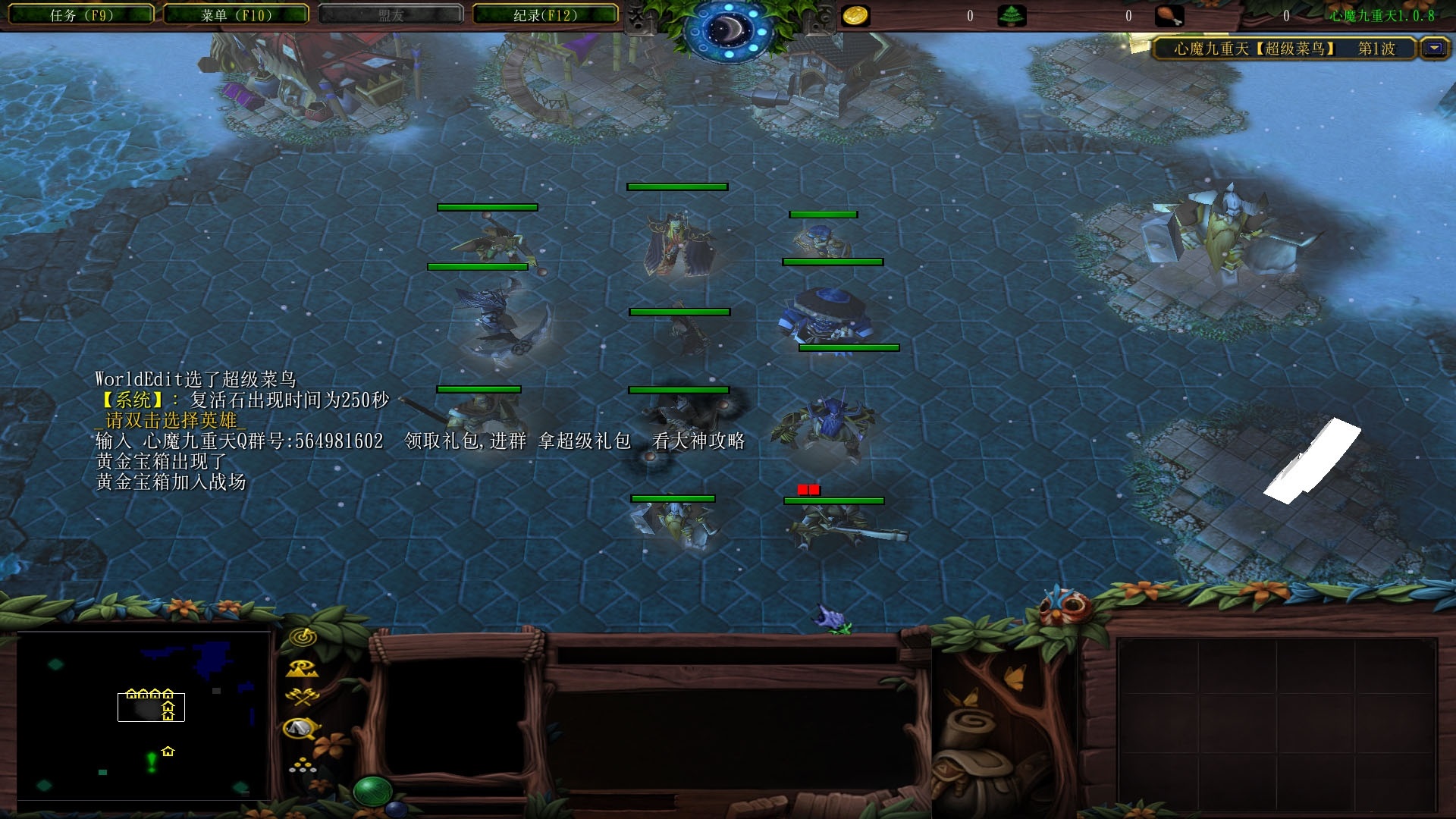Image resolution: width=1456 pixels, height=819 pixels.
Task: Click the day-night moon clock
Action: (x=729, y=29)
